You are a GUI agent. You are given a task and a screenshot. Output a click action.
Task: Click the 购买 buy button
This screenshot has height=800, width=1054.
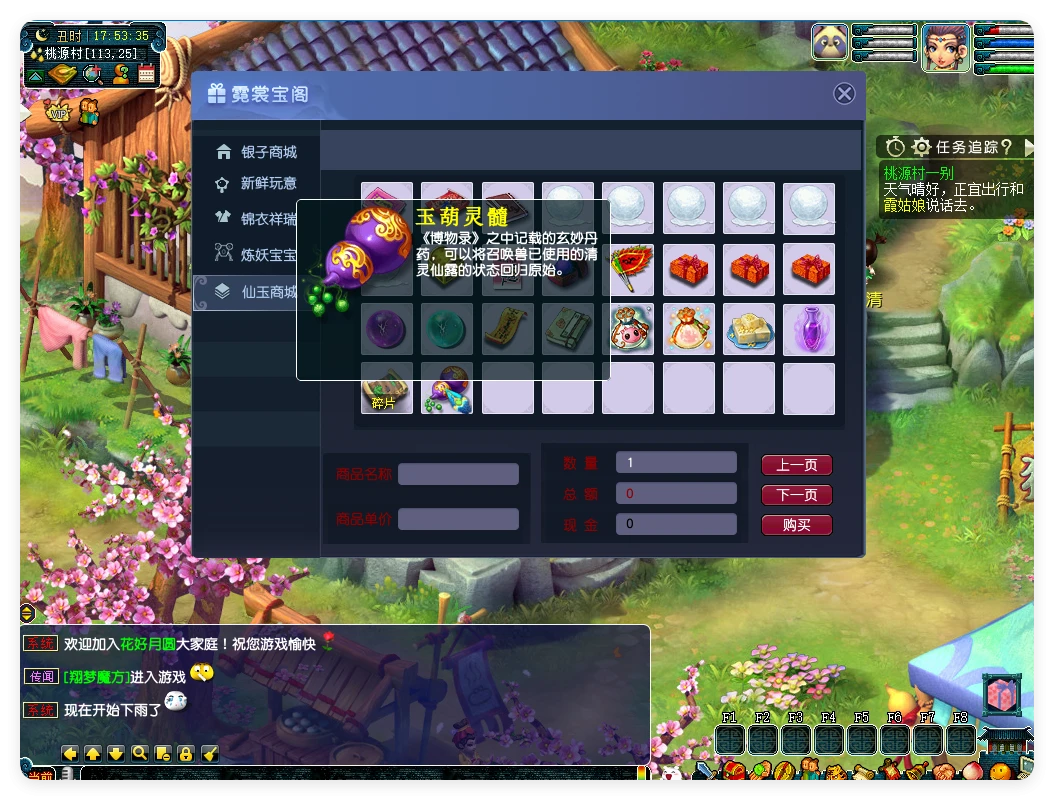[x=796, y=525]
